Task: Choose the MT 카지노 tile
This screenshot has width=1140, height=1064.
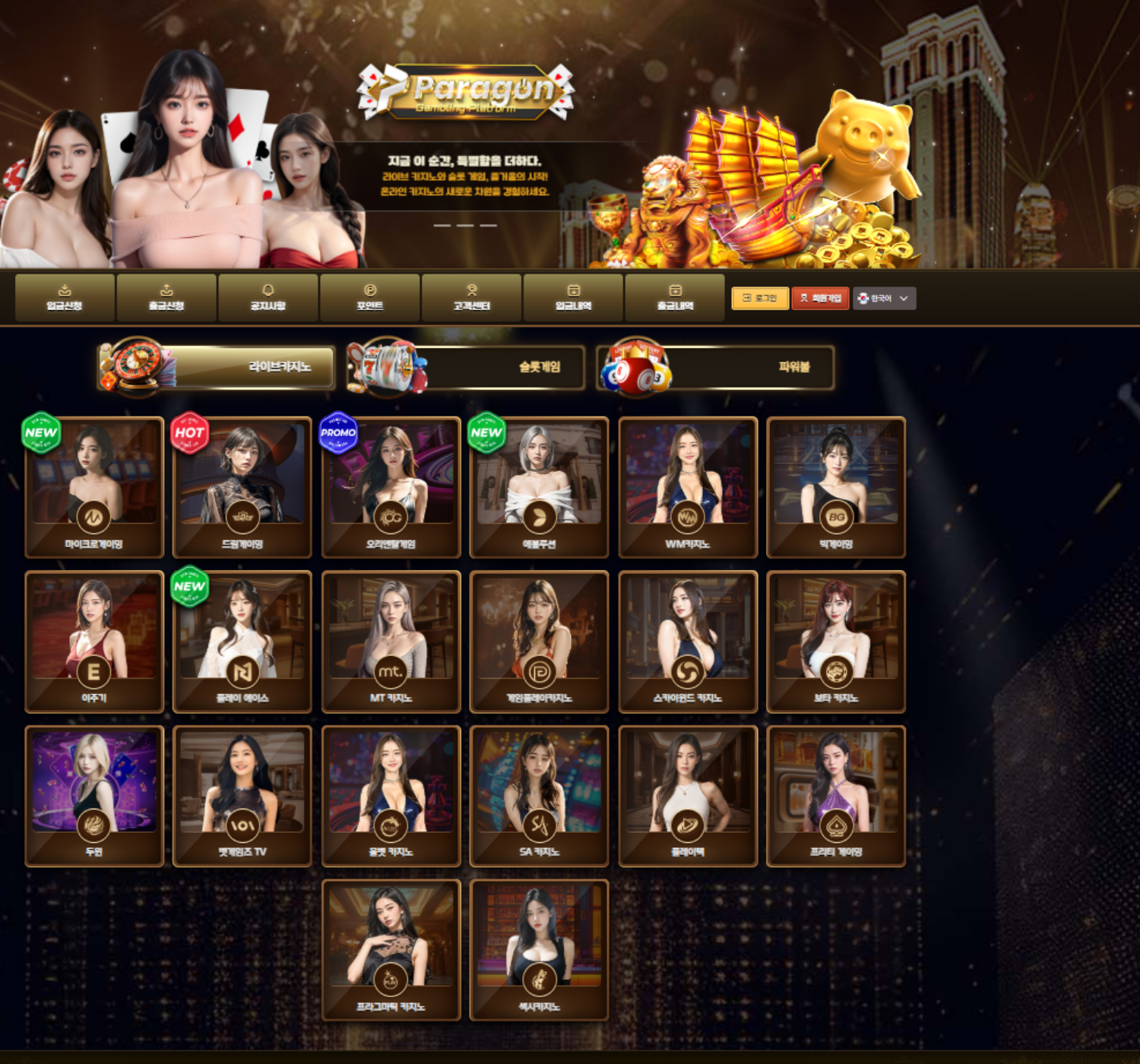Action: pos(391,641)
